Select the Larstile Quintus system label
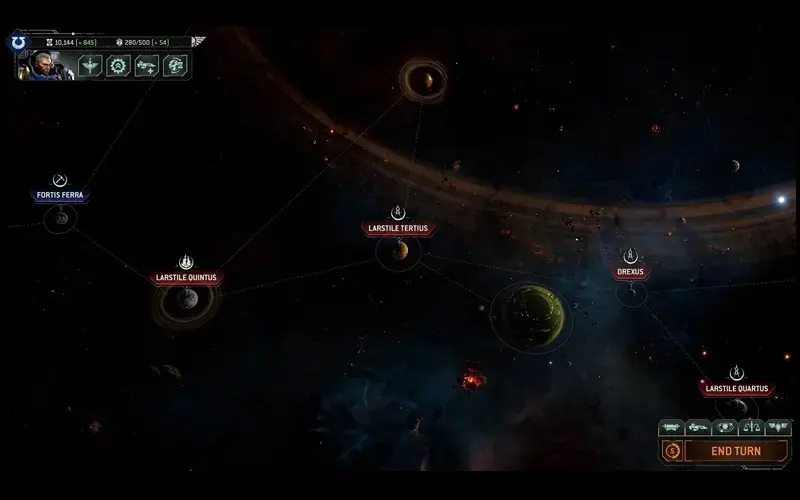800x500 pixels. point(185,278)
